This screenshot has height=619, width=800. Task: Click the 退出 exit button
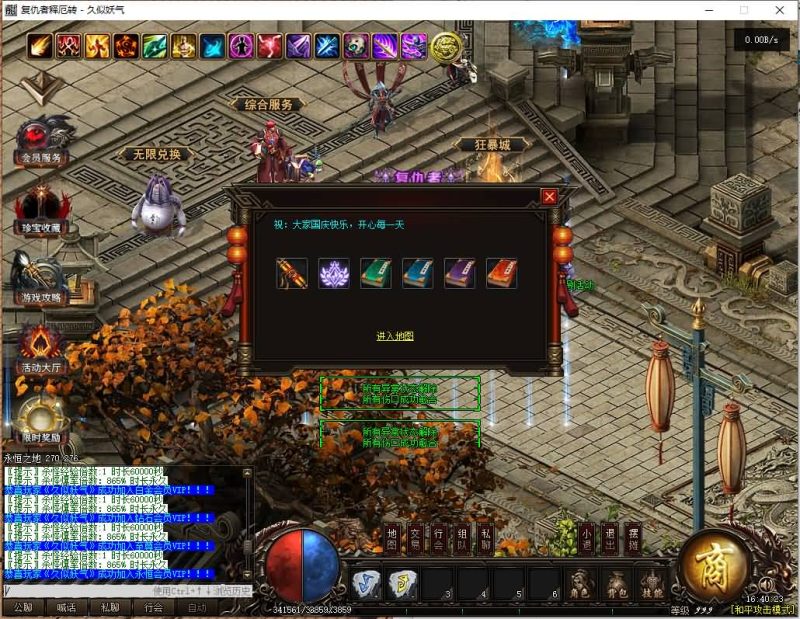(x=610, y=539)
